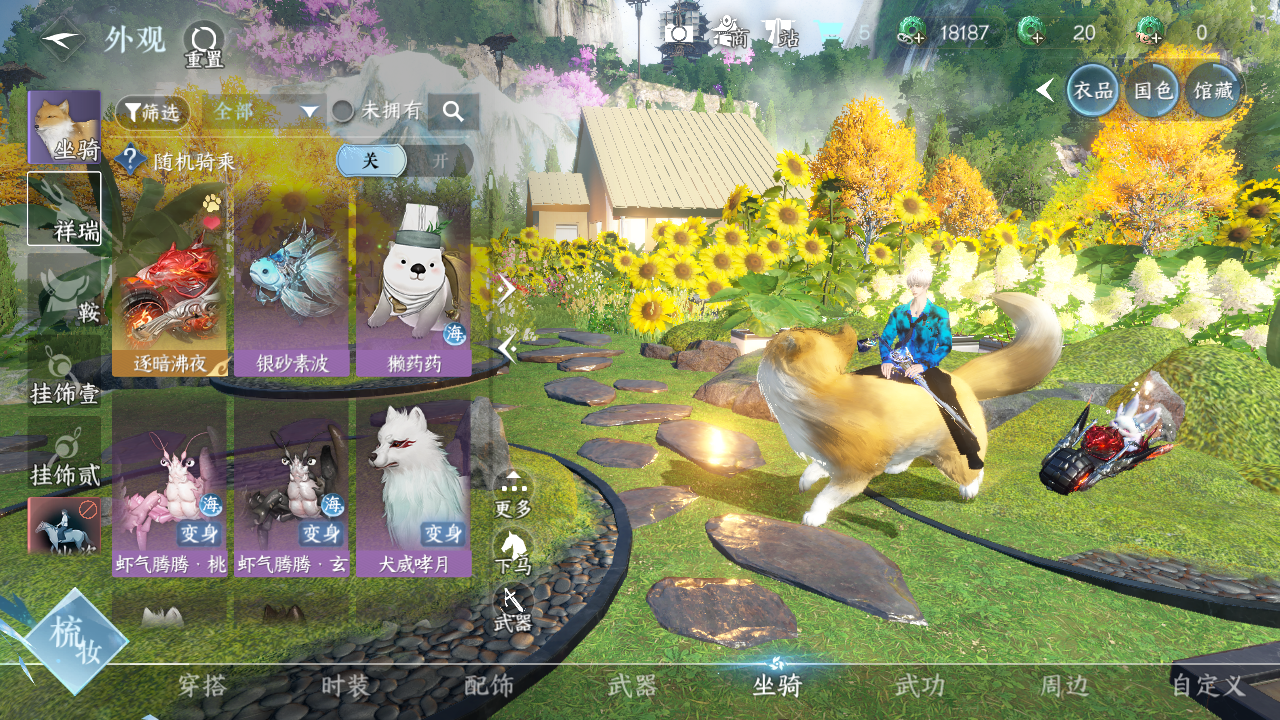Viewport: 1280px width, 720px height.
Task: Switch to the 时装 bottom tab
Action: tap(345, 686)
